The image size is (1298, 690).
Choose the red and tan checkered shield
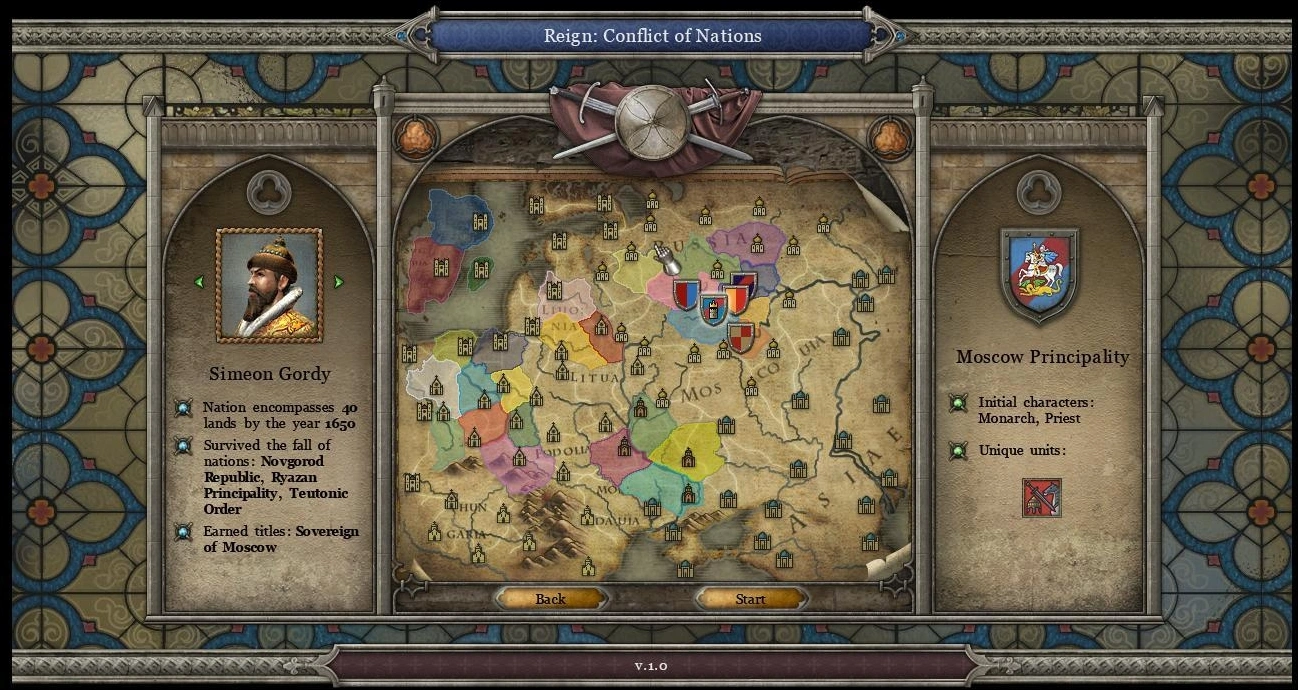coord(740,338)
